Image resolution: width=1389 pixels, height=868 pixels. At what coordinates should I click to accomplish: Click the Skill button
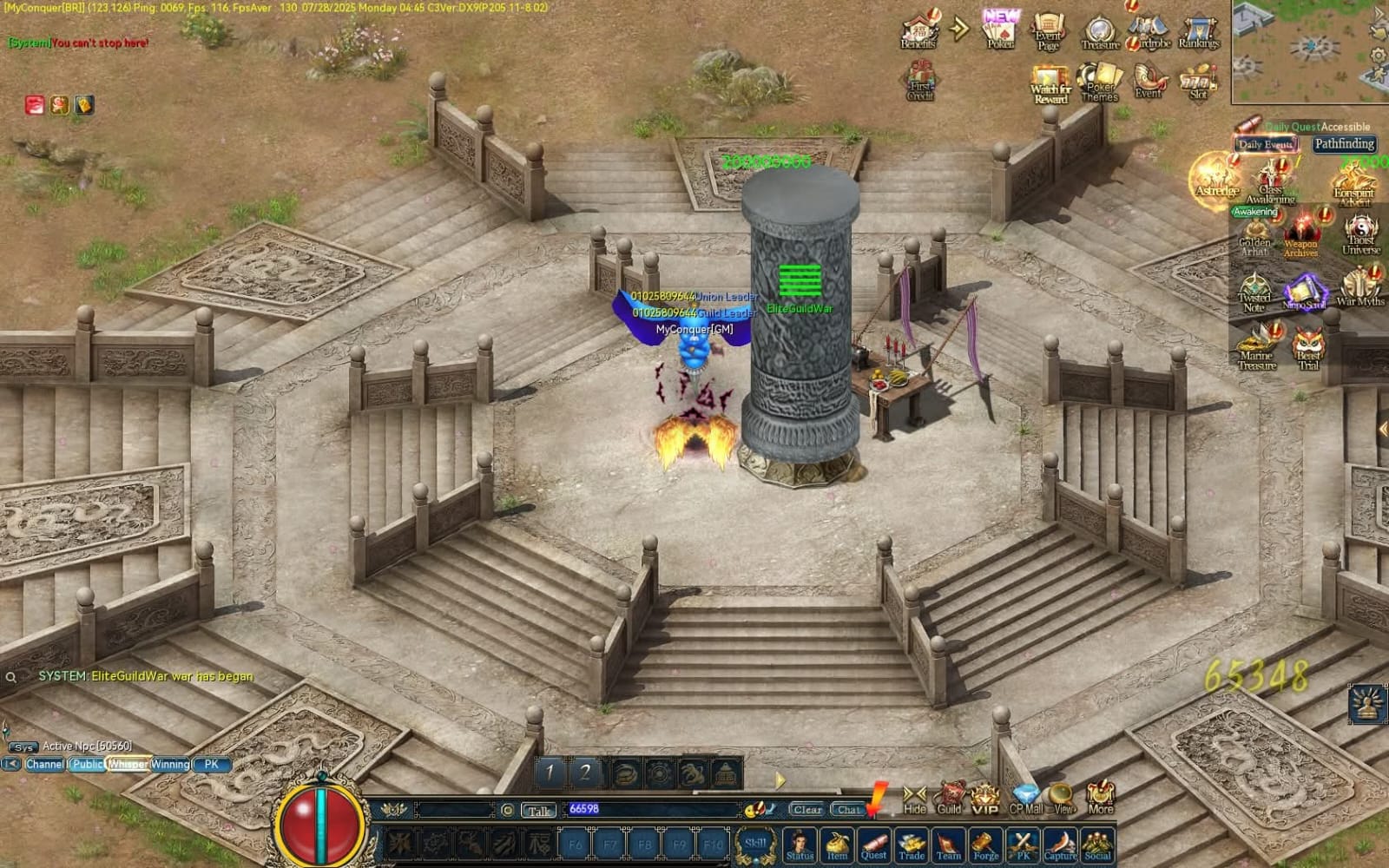[x=755, y=845]
